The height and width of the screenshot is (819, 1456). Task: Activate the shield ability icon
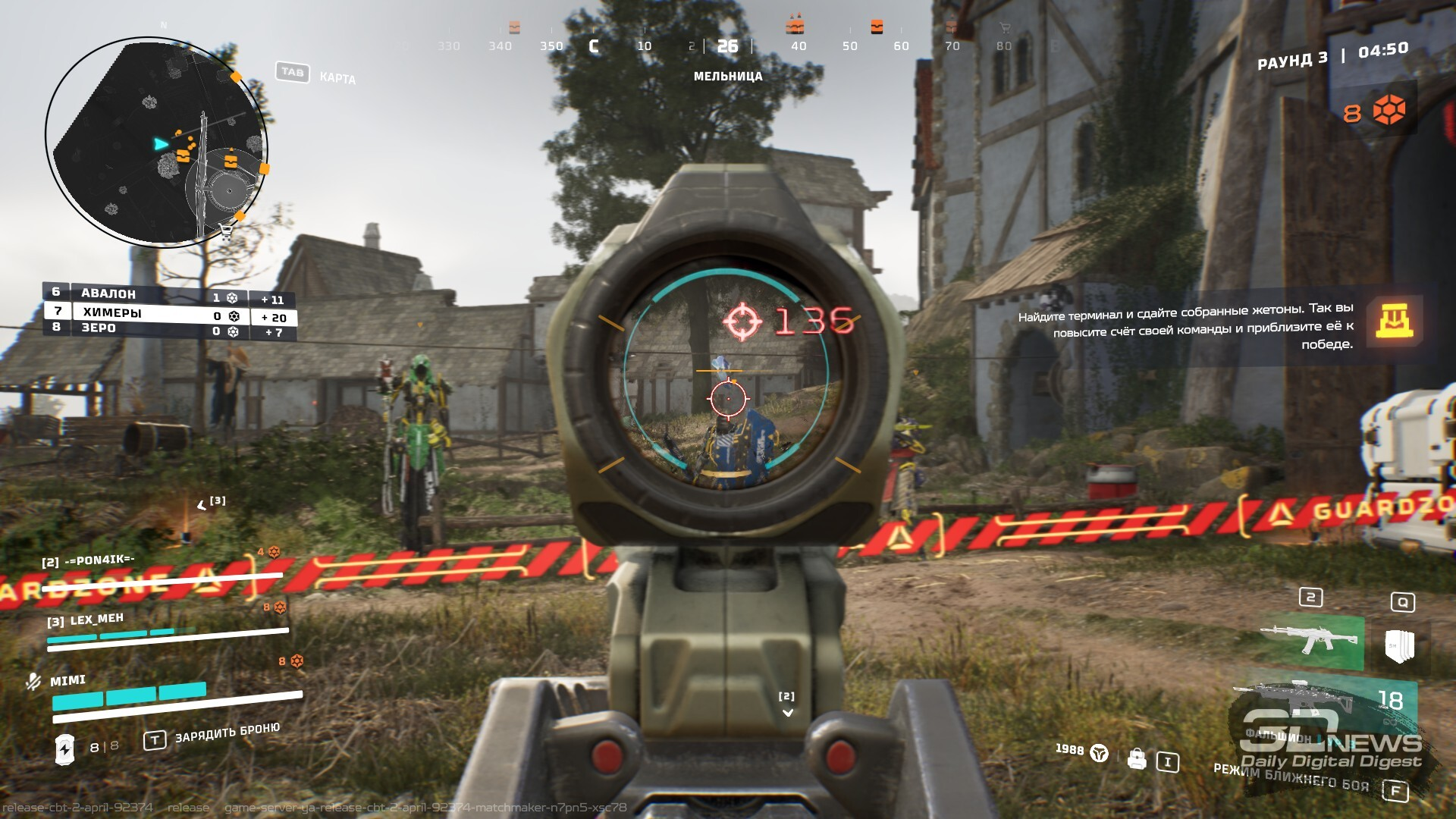pyautogui.click(x=1399, y=645)
